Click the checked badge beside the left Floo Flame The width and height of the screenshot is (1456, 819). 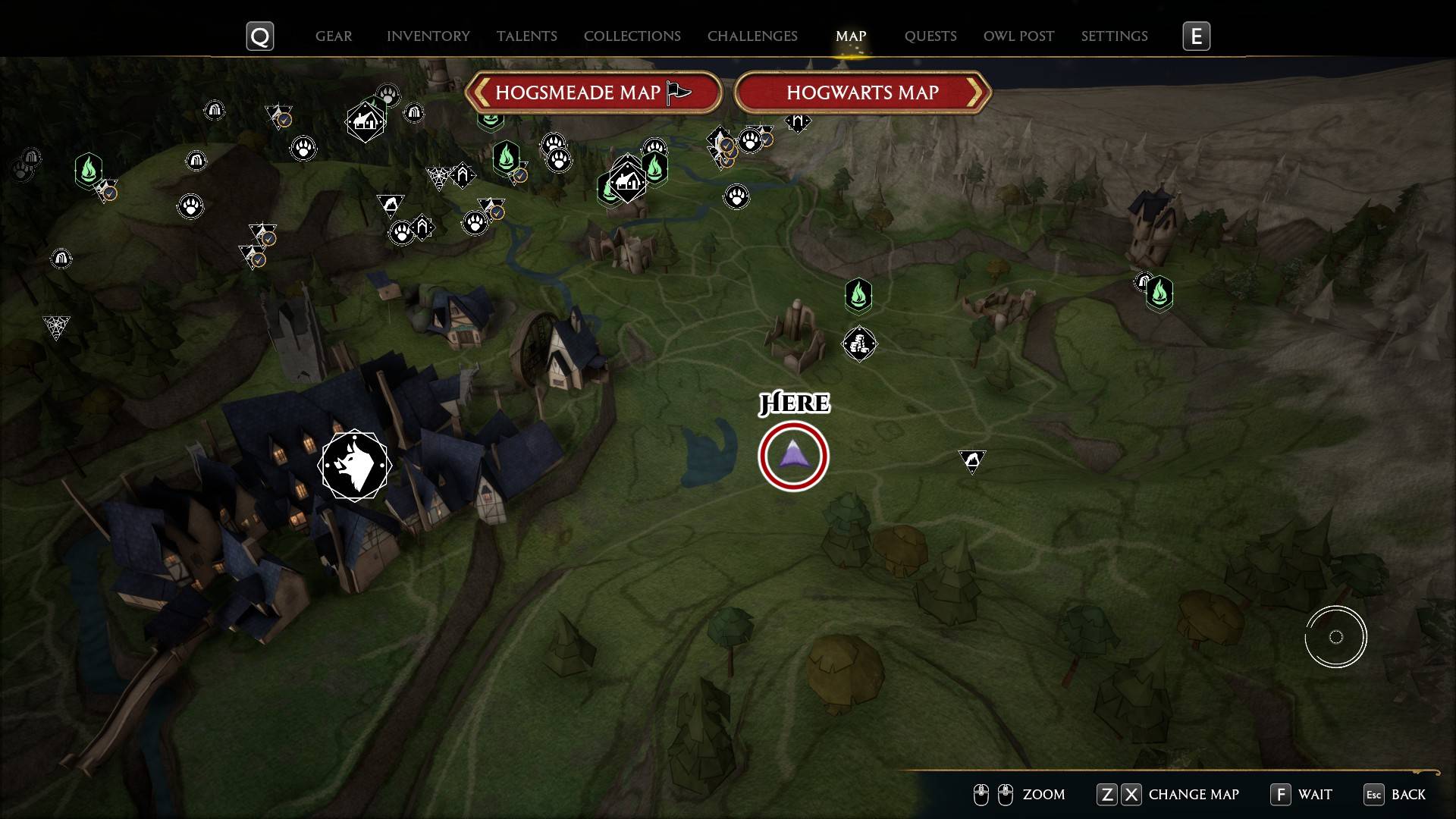(110, 192)
